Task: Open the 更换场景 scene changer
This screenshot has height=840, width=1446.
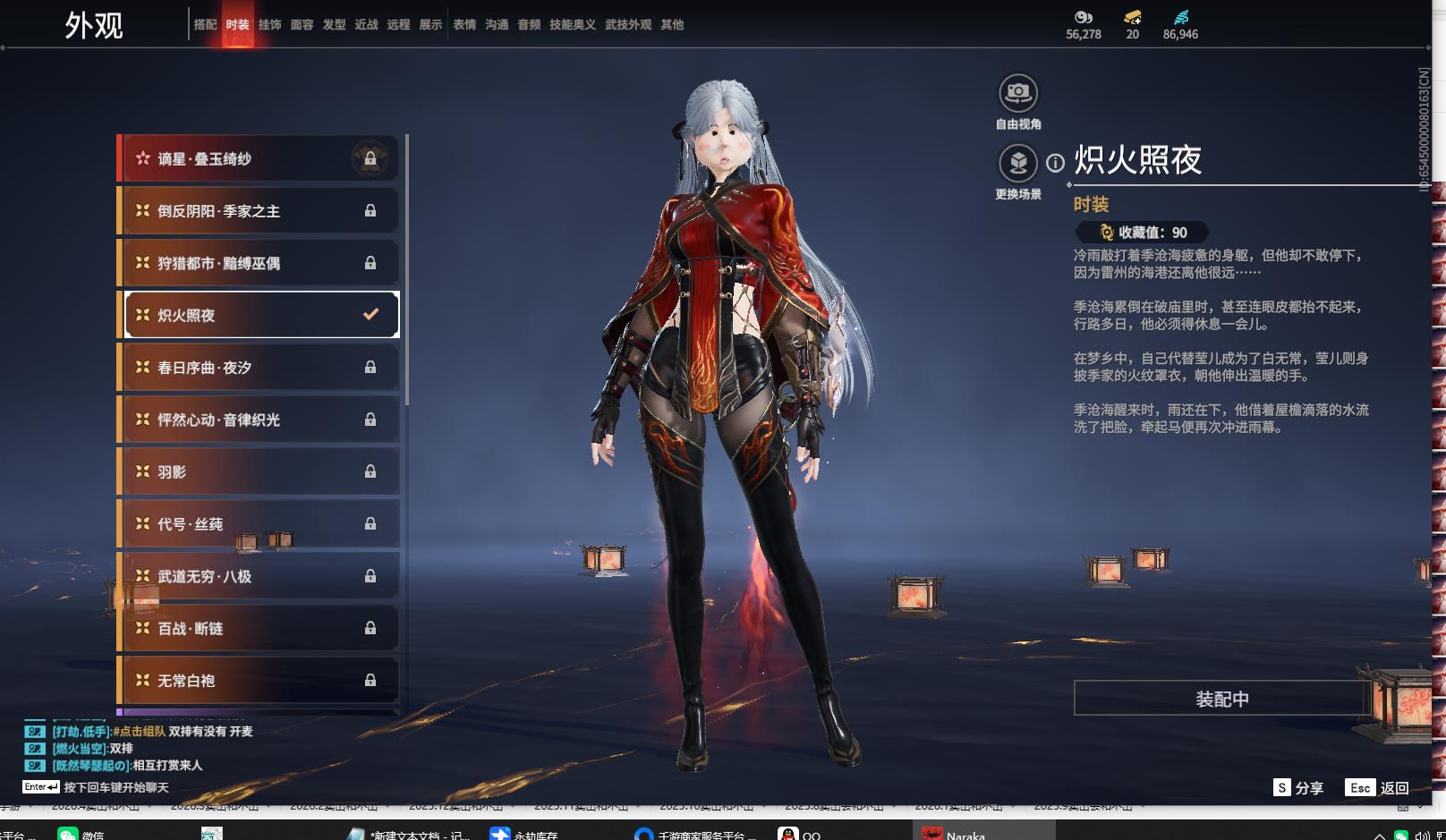Action: (x=1017, y=164)
